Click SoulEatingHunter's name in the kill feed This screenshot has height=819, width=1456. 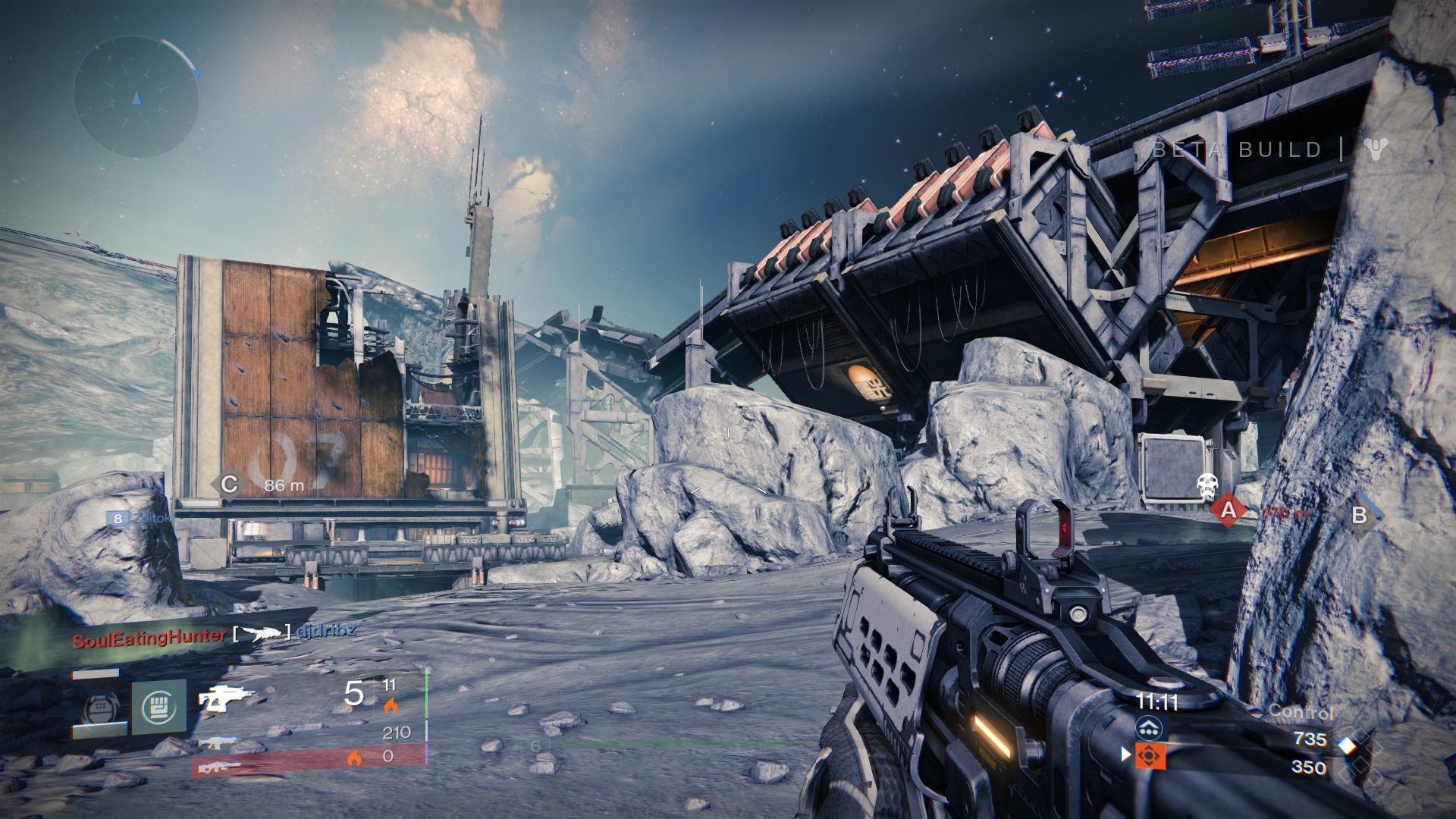(149, 637)
